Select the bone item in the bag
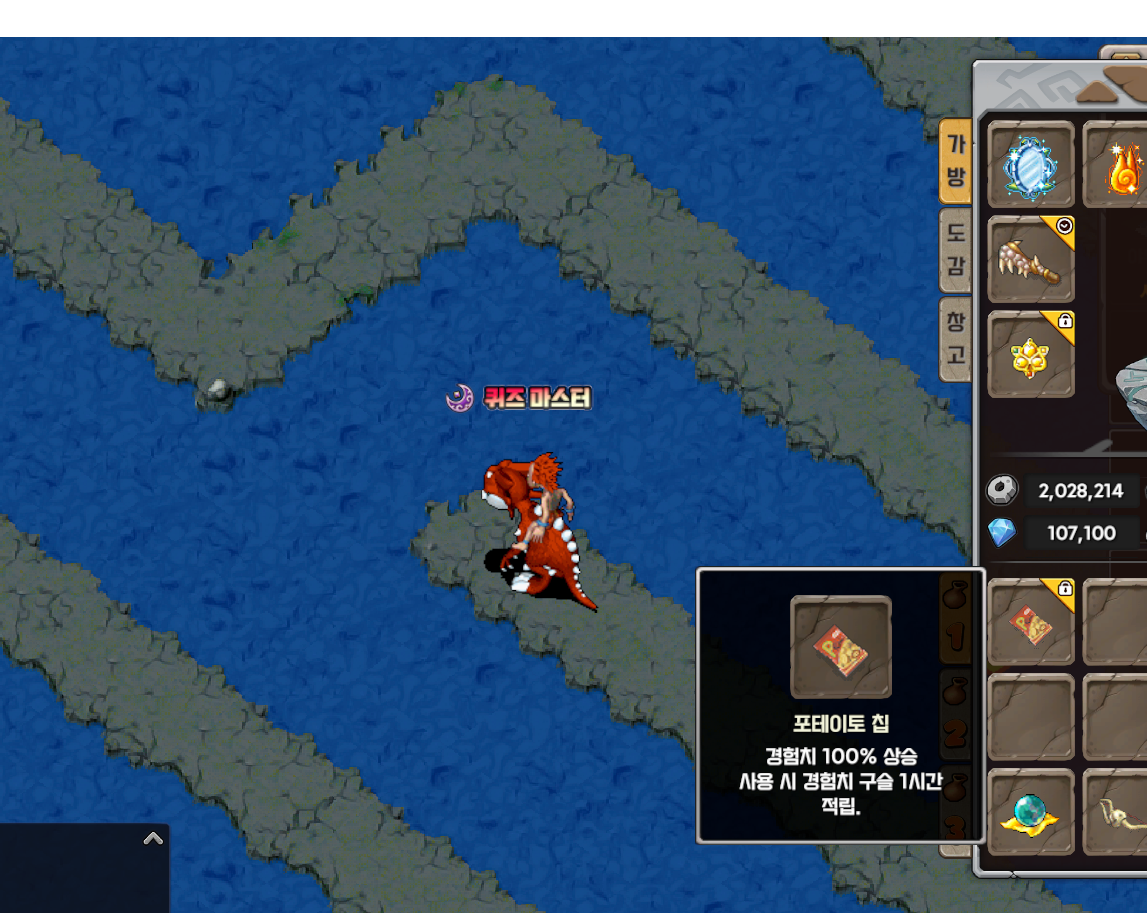Image resolution: width=1147 pixels, height=913 pixels. [x=1120, y=812]
